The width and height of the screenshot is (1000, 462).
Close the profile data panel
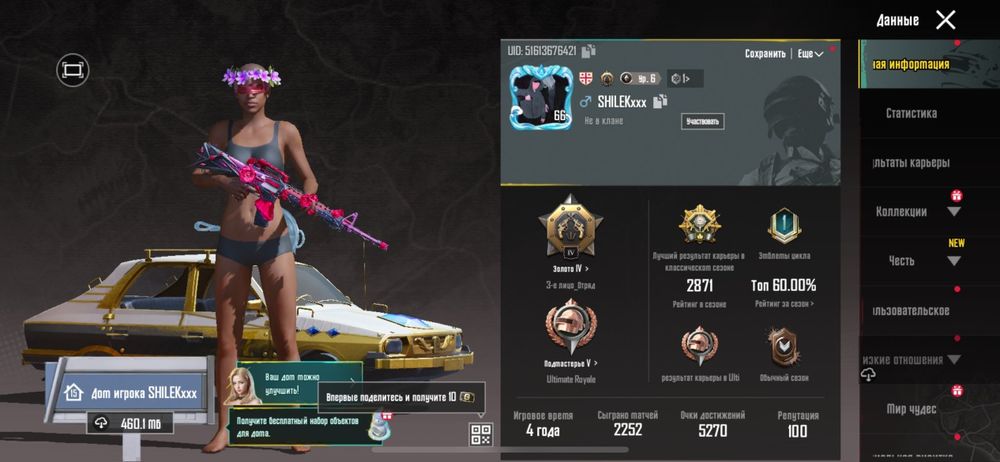click(x=945, y=20)
